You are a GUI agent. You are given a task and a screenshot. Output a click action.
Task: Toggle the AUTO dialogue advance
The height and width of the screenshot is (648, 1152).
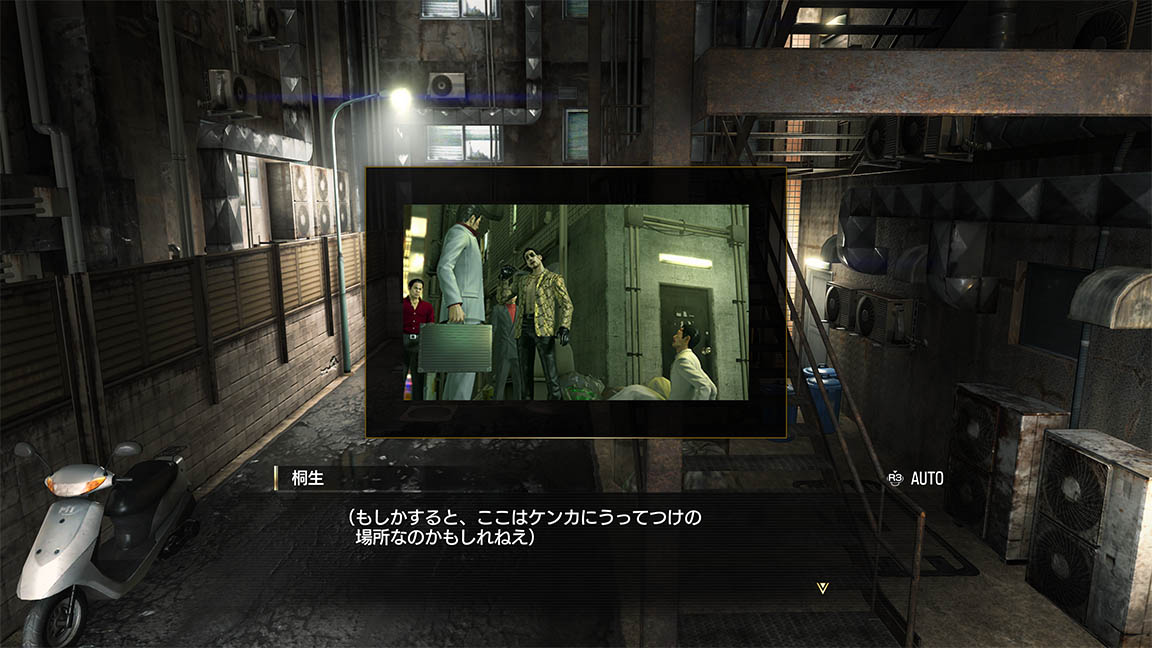(x=915, y=479)
